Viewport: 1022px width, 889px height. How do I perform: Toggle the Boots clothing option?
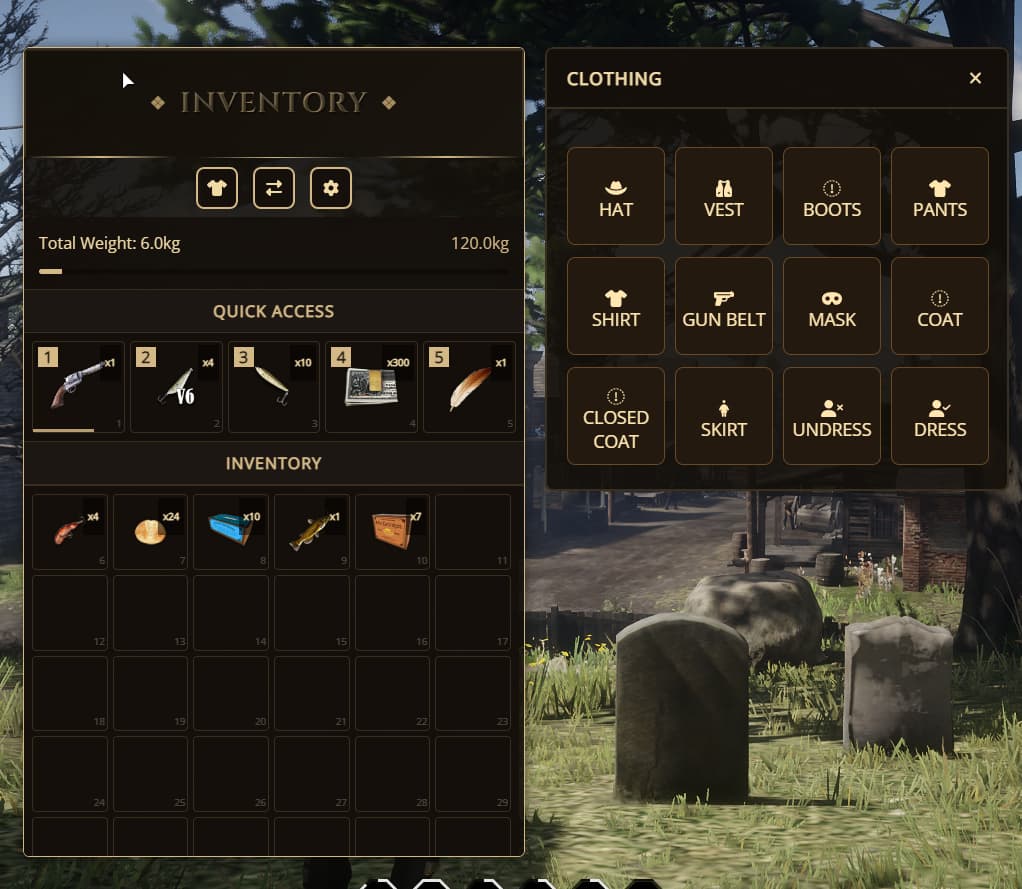coord(832,196)
